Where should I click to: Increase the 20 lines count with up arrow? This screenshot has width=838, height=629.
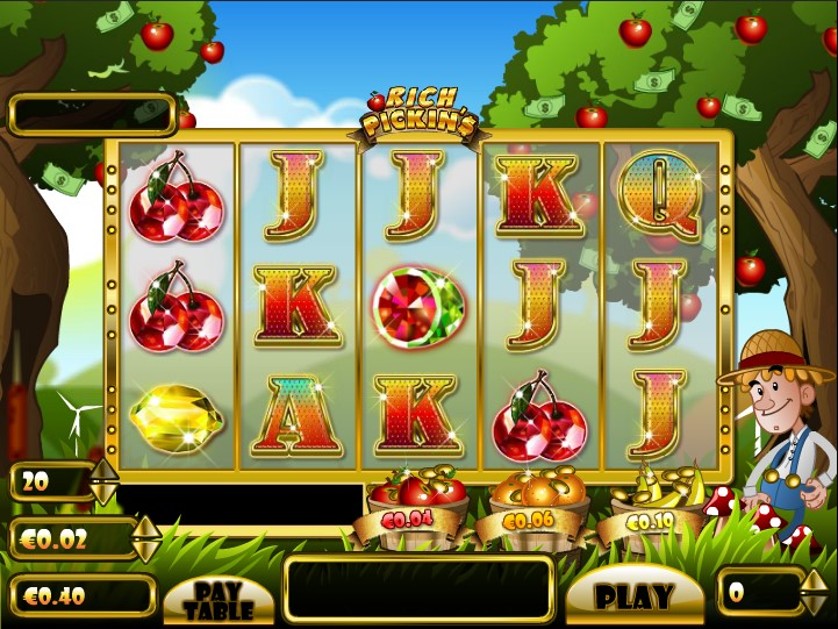104,470
